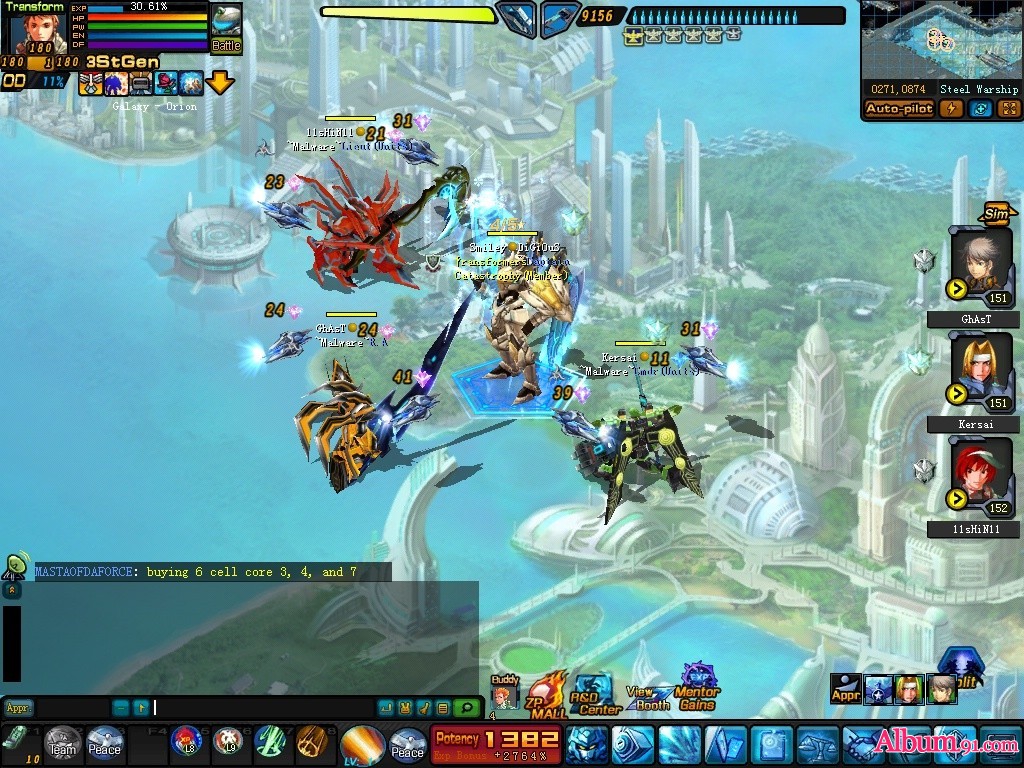1024x768 pixels.
Task: Click the Transform button above the portrait
Action: click(x=35, y=7)
